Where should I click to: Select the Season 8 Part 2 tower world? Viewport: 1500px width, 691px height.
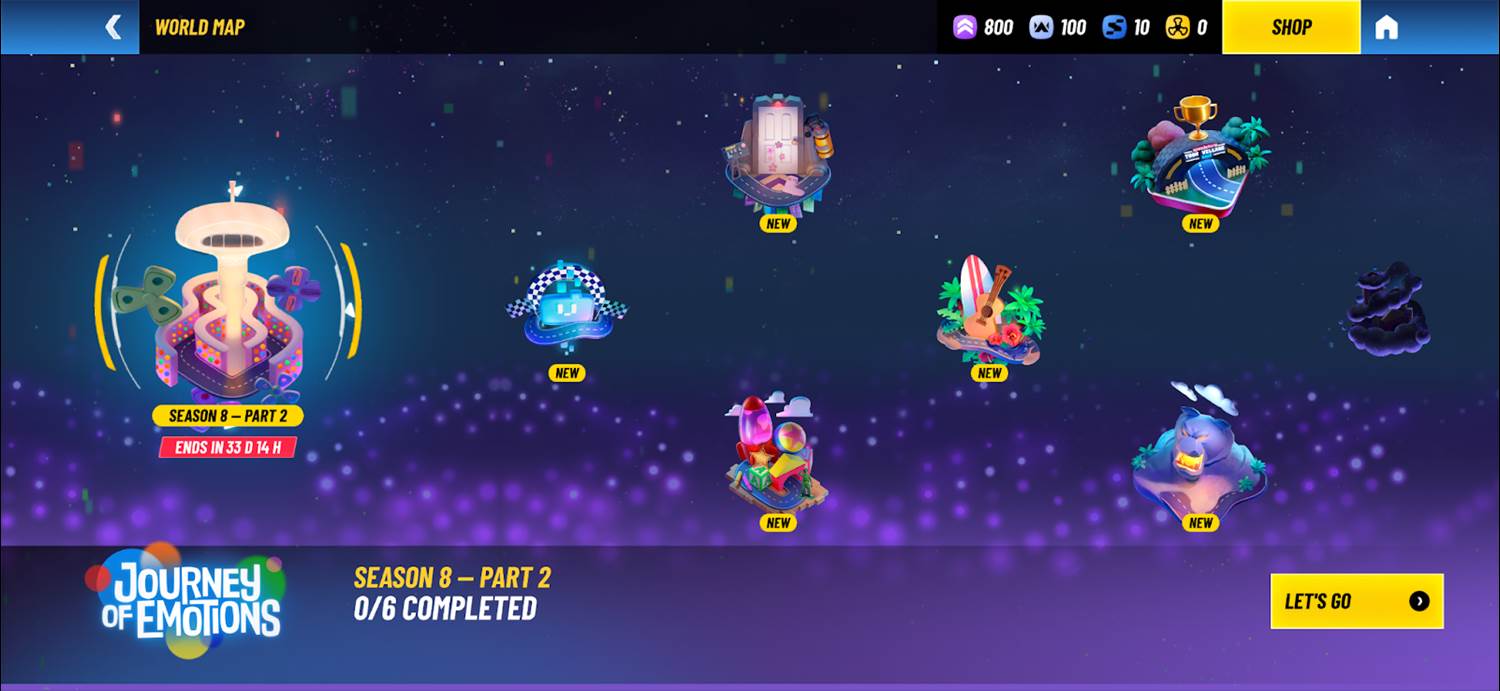(x=229, y=300)
